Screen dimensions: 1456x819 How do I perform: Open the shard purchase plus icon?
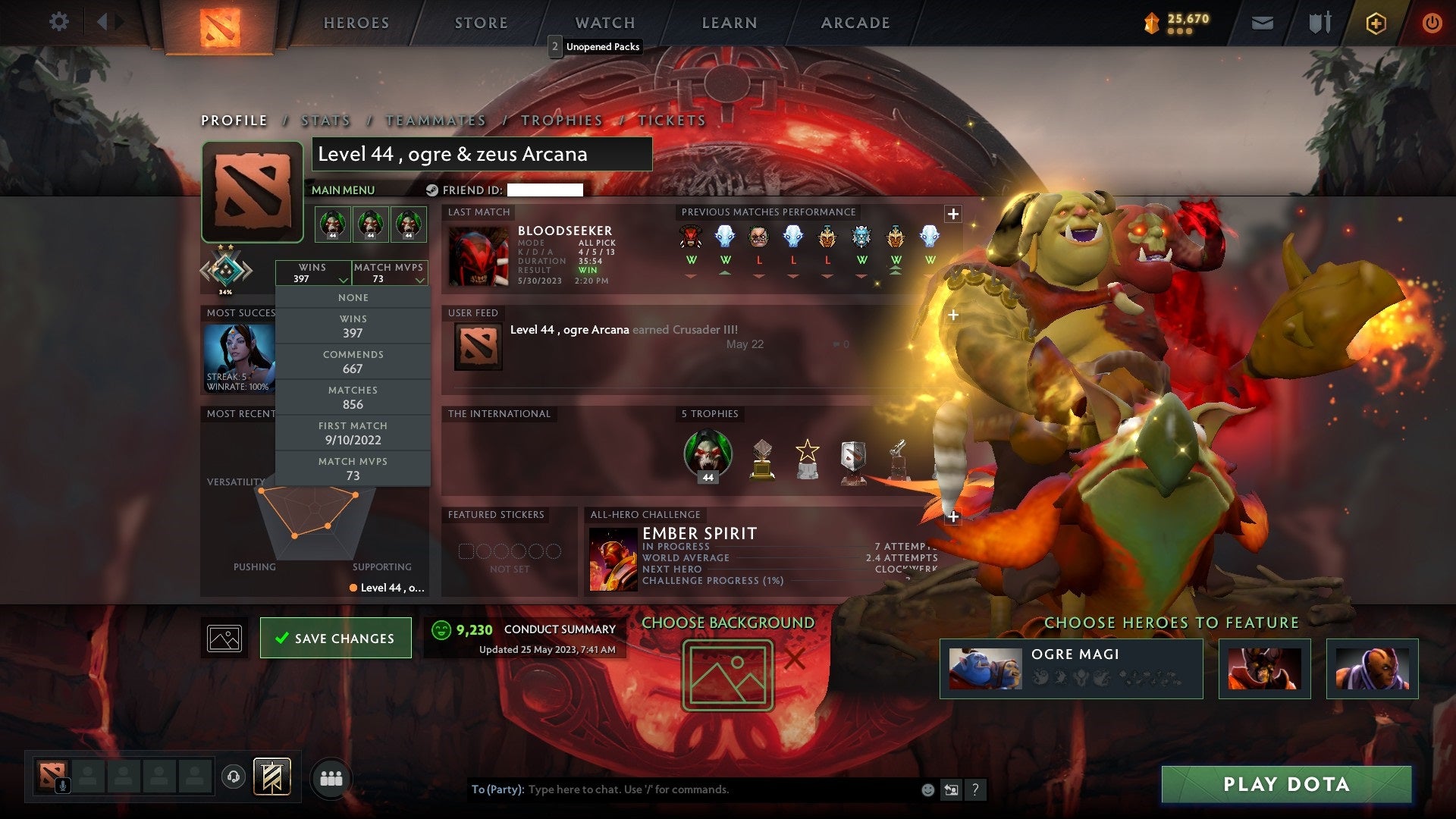click(x=1377, y=23)
